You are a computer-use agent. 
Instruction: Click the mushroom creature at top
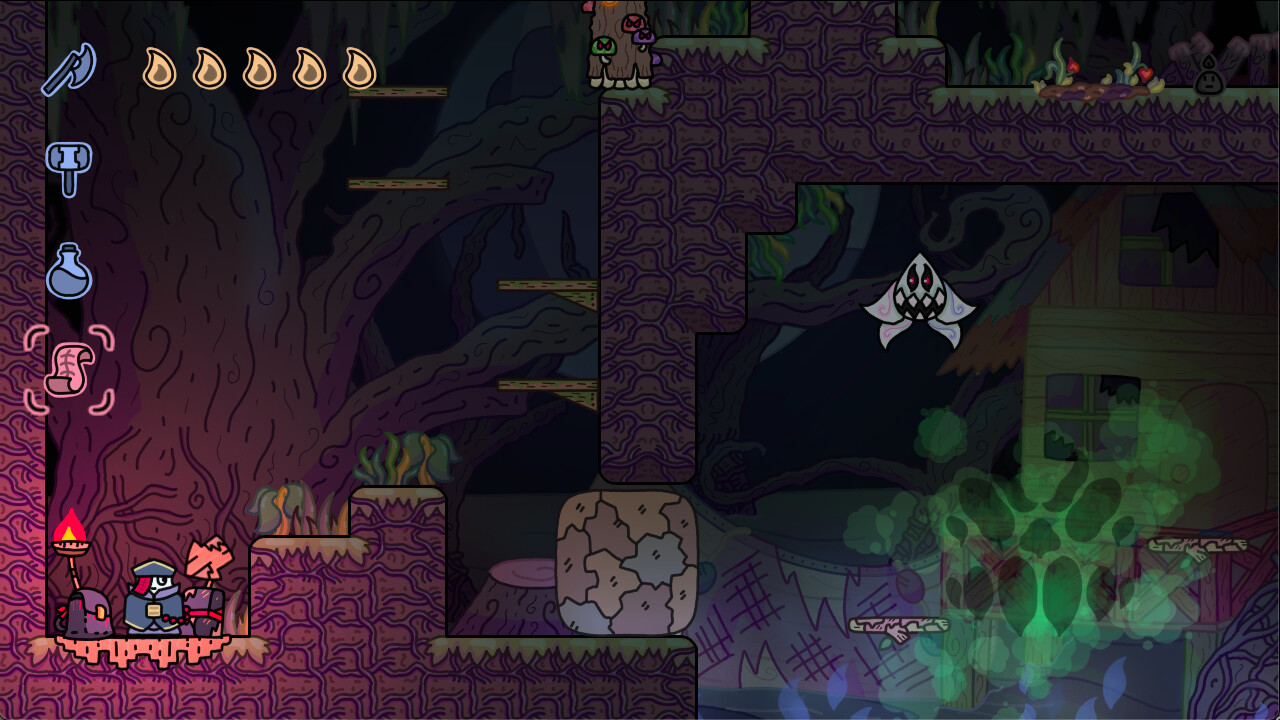[604, 46]
